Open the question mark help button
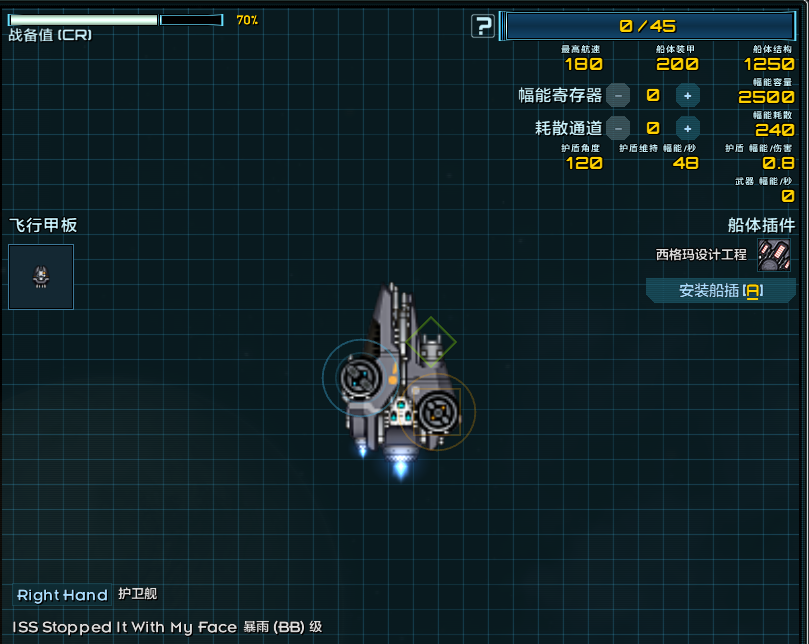809x644 pixels. coord(483,26)
